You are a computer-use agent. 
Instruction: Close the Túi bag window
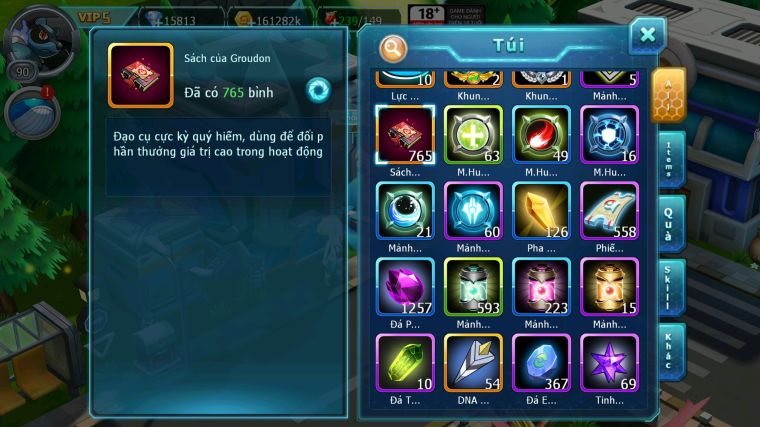[647, 36]
